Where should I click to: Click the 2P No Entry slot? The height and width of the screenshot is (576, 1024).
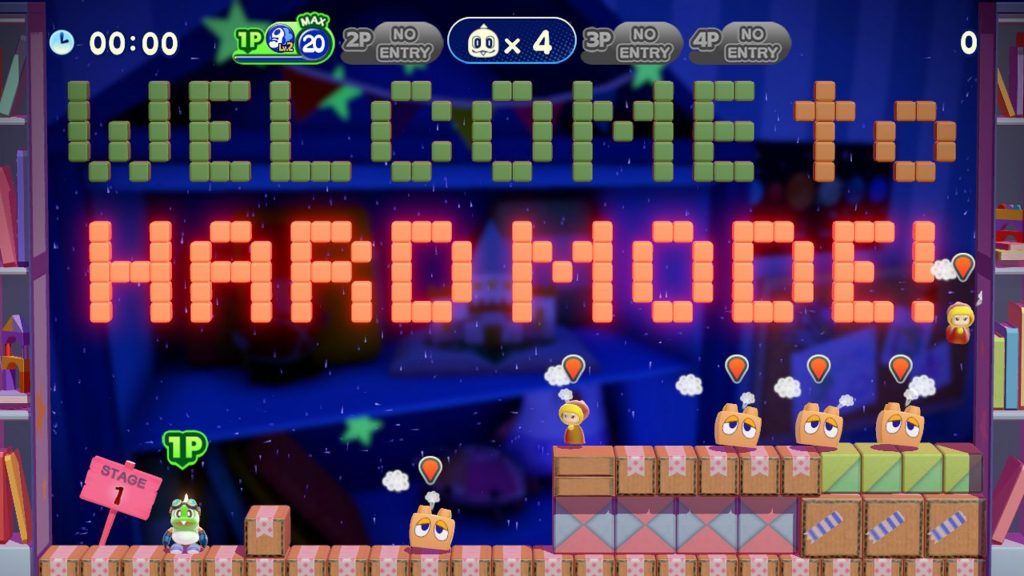pos(391,42)
